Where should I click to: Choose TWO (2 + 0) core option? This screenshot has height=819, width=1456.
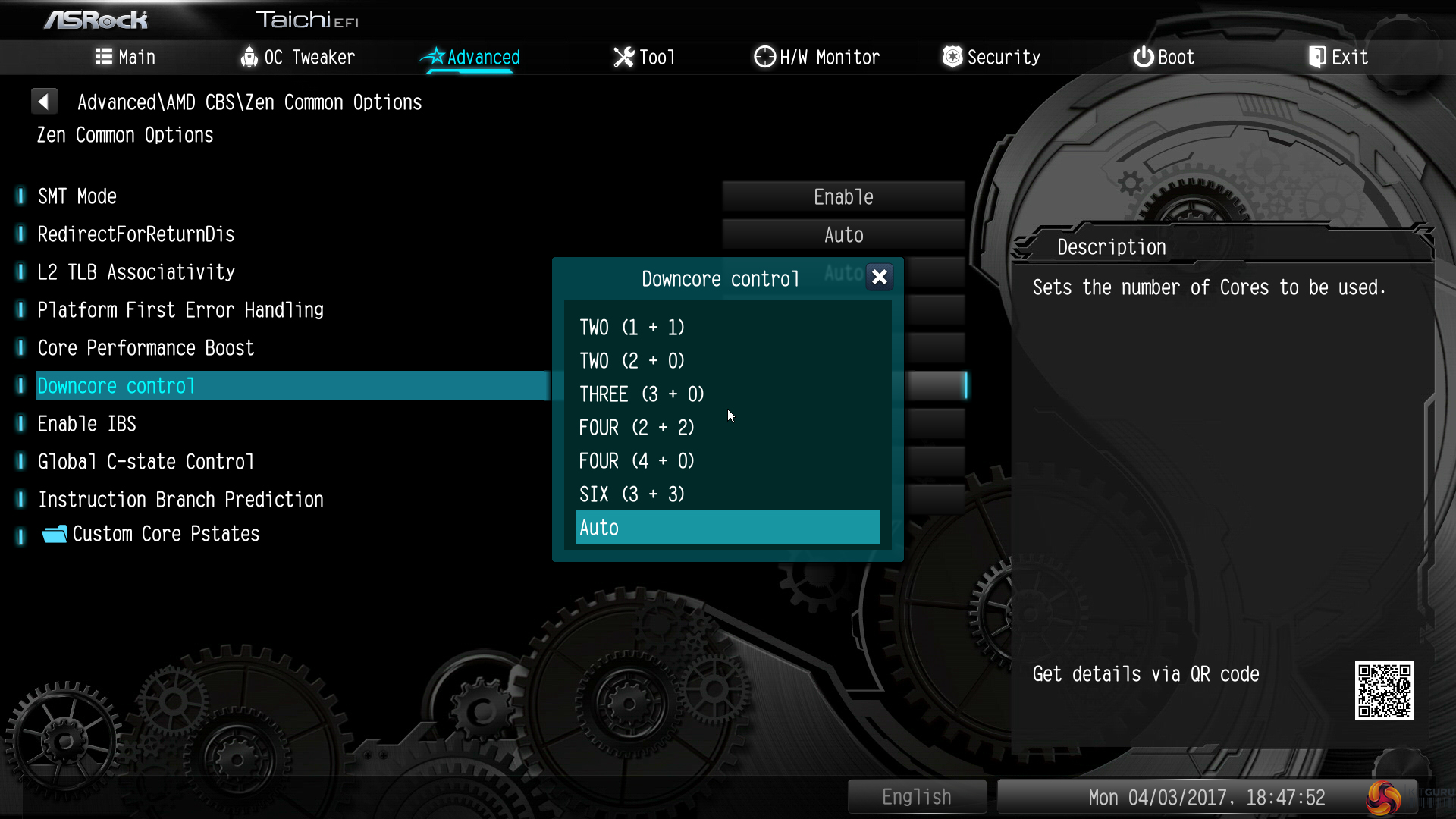click(x=632, y=361)
